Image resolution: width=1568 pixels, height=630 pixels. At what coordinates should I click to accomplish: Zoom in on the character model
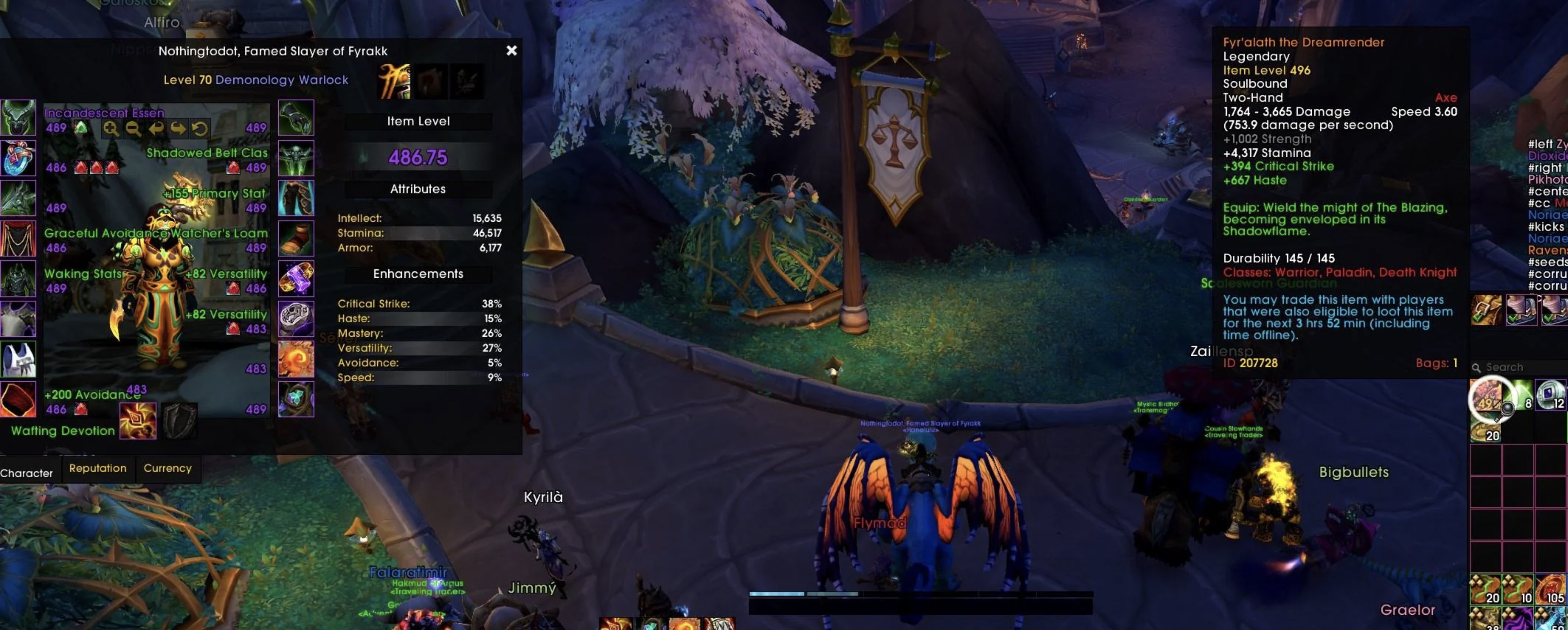click(x=111, y=129)
